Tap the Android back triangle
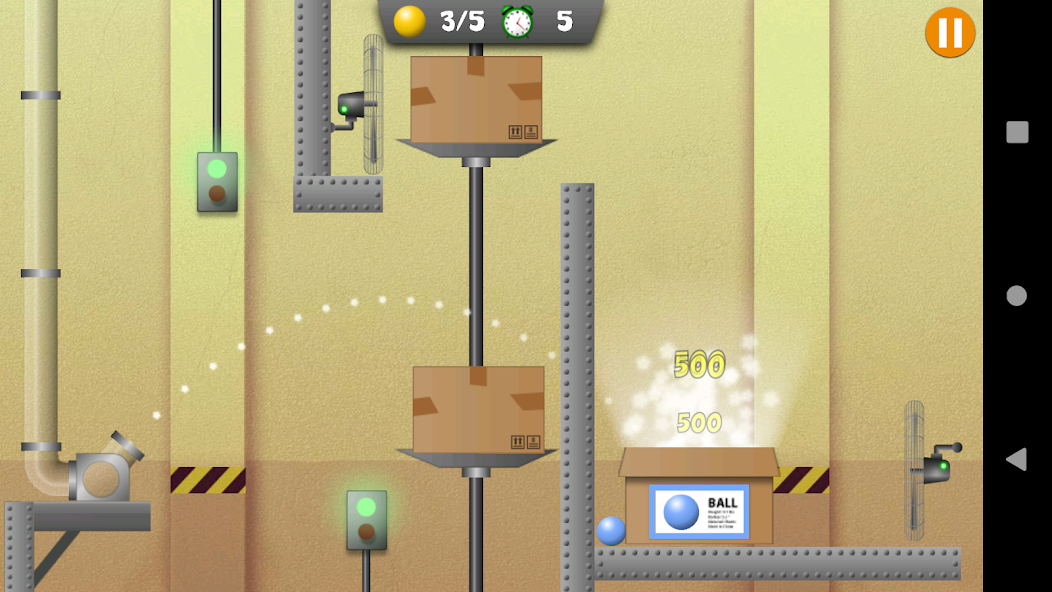 point(1016,459)
